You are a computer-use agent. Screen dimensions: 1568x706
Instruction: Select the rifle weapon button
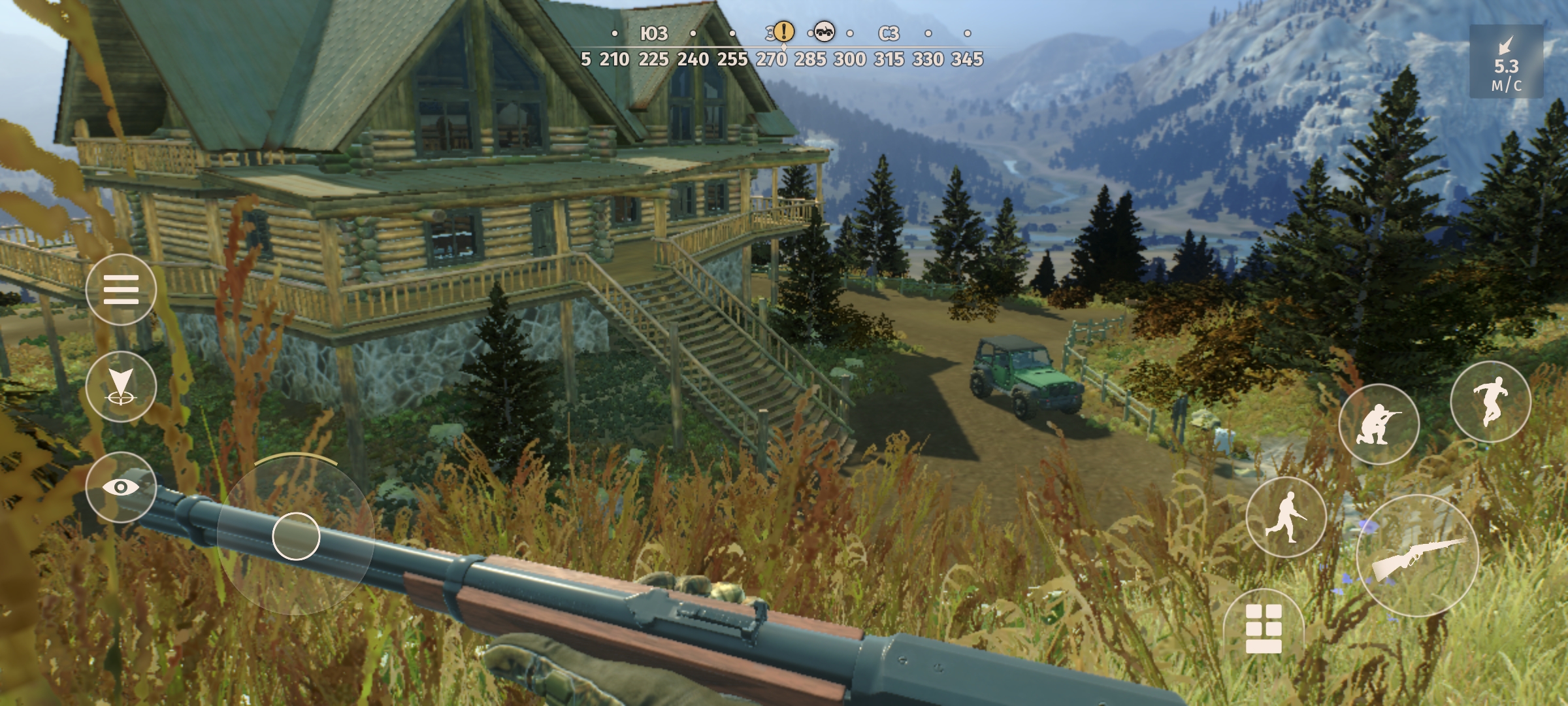(1417, 556)
